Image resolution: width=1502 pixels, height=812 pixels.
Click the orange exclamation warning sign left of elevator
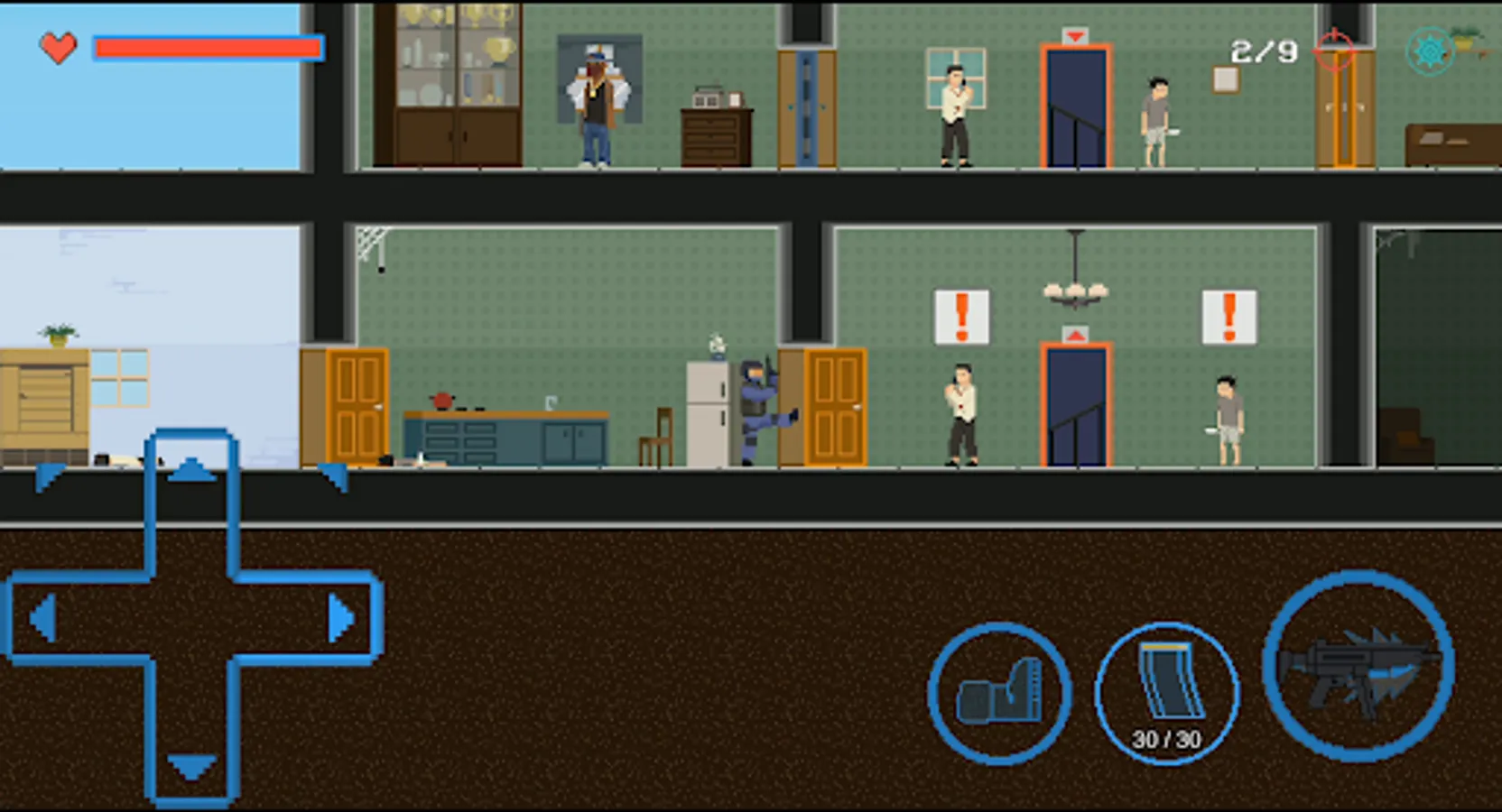[x=962, y=318]
